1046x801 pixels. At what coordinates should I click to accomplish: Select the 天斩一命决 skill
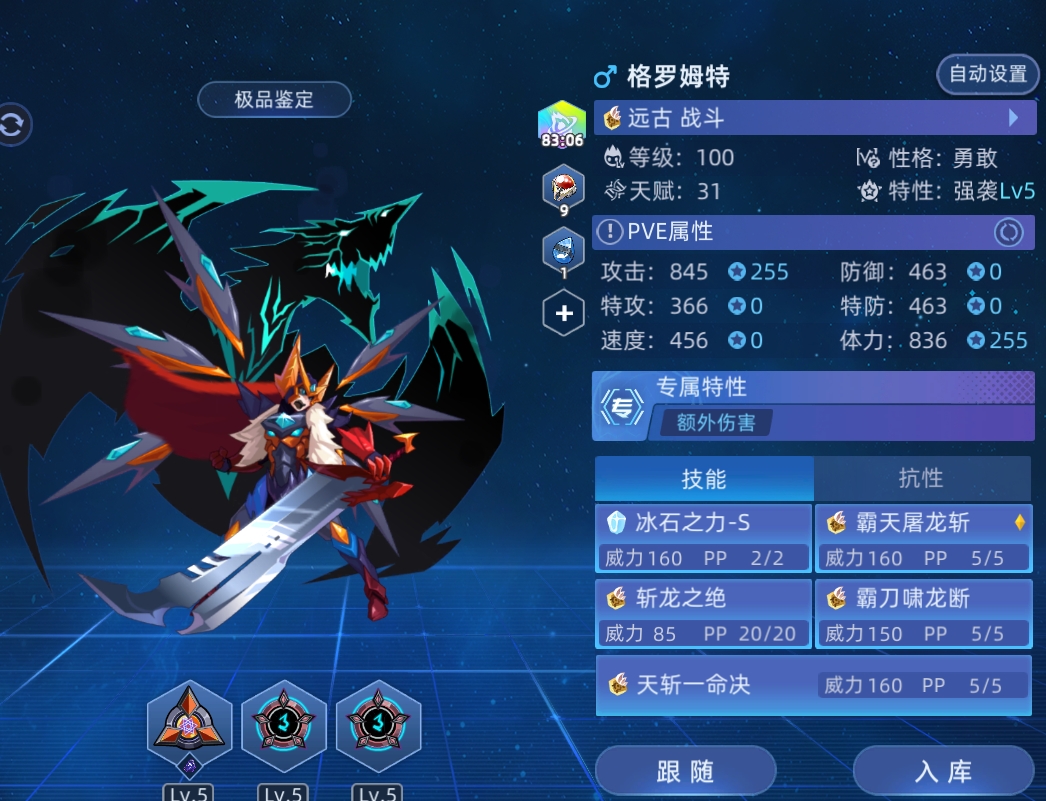click(x=813, y=685)
